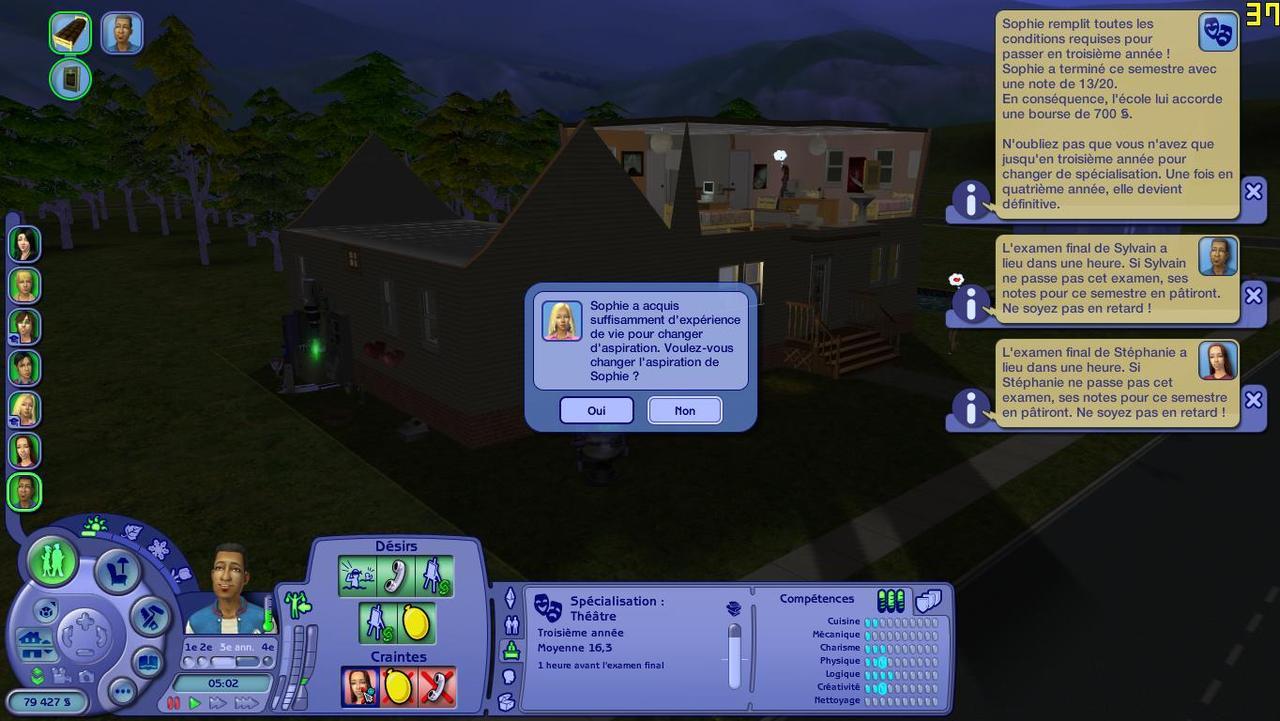This screenshot has width=1280, height=721.
Task: Open the relationships panel tab
Action: (x=512, y=626)
